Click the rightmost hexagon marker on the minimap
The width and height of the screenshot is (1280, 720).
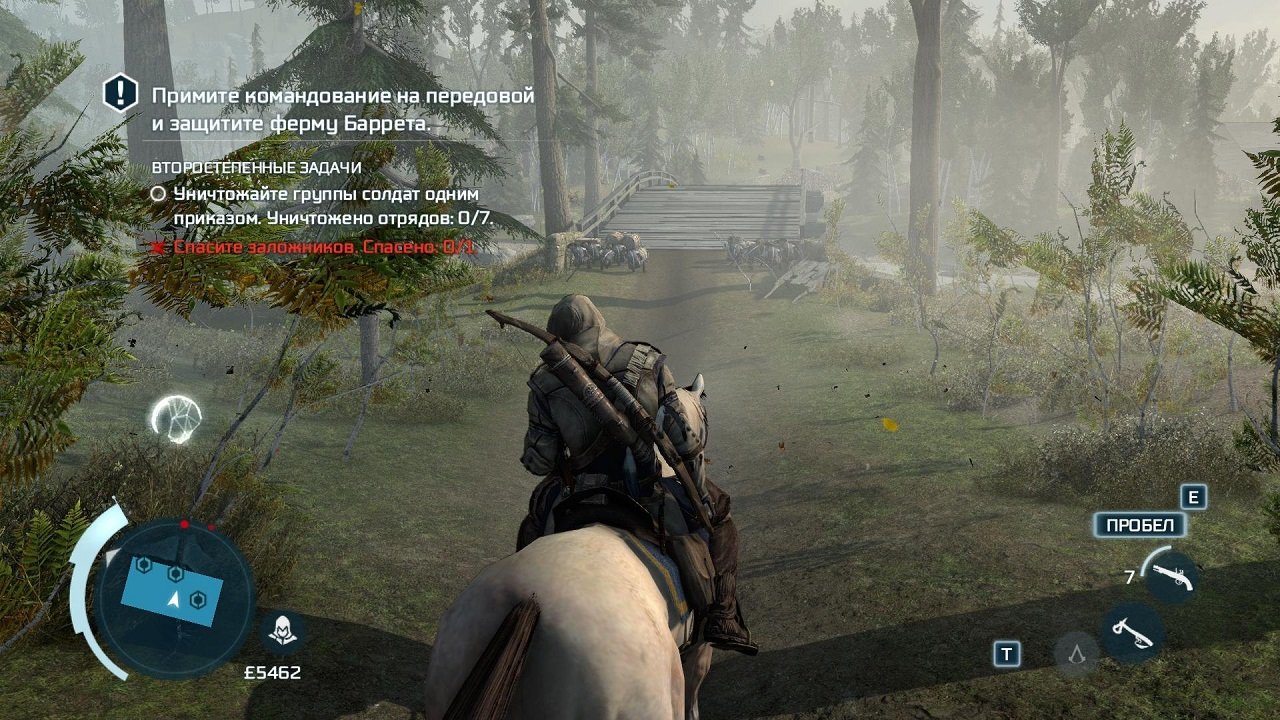[x=198, y=598]
